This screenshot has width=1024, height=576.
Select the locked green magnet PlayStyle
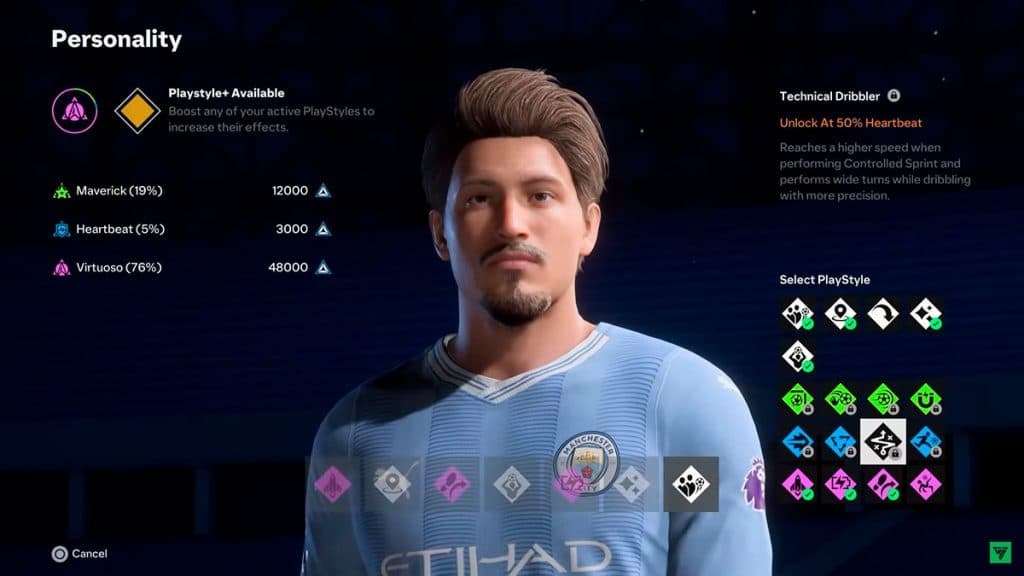click(x=926, y=399)
